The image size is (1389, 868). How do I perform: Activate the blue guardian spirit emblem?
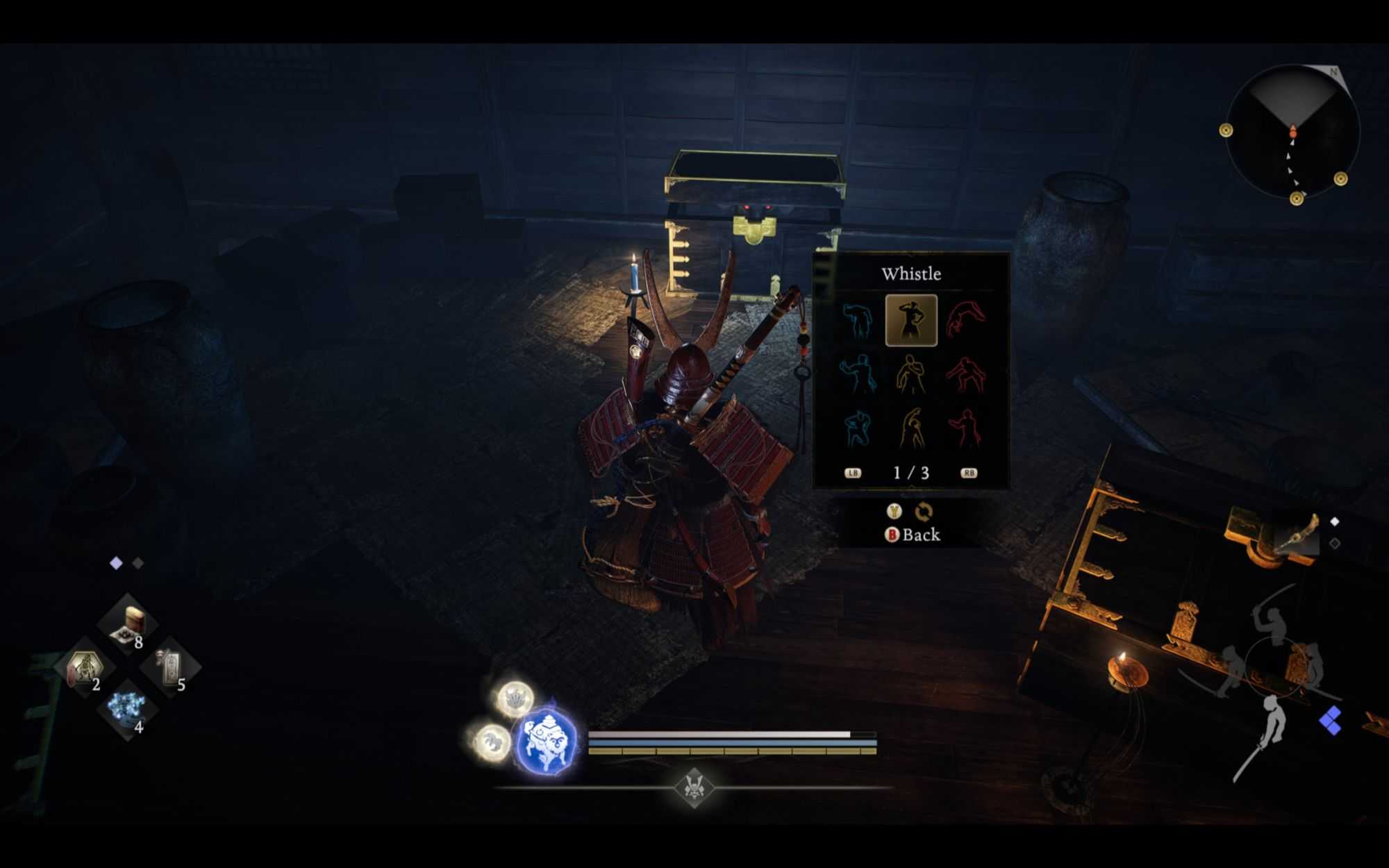pos(548,740)
